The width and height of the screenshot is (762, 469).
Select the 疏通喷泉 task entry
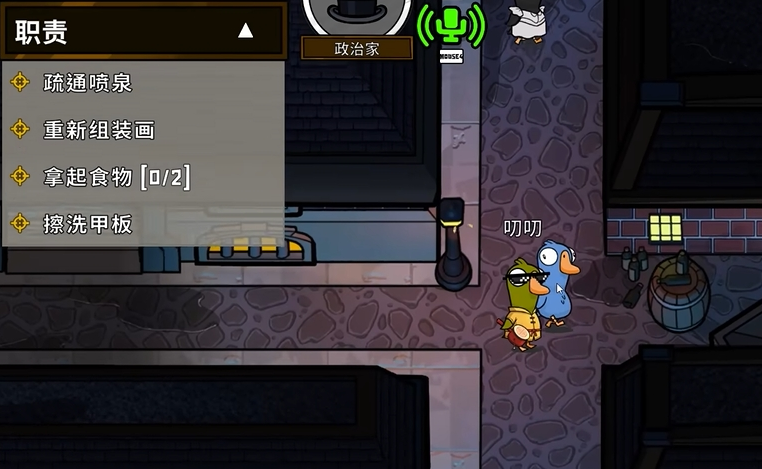click(x=88, y=83)
